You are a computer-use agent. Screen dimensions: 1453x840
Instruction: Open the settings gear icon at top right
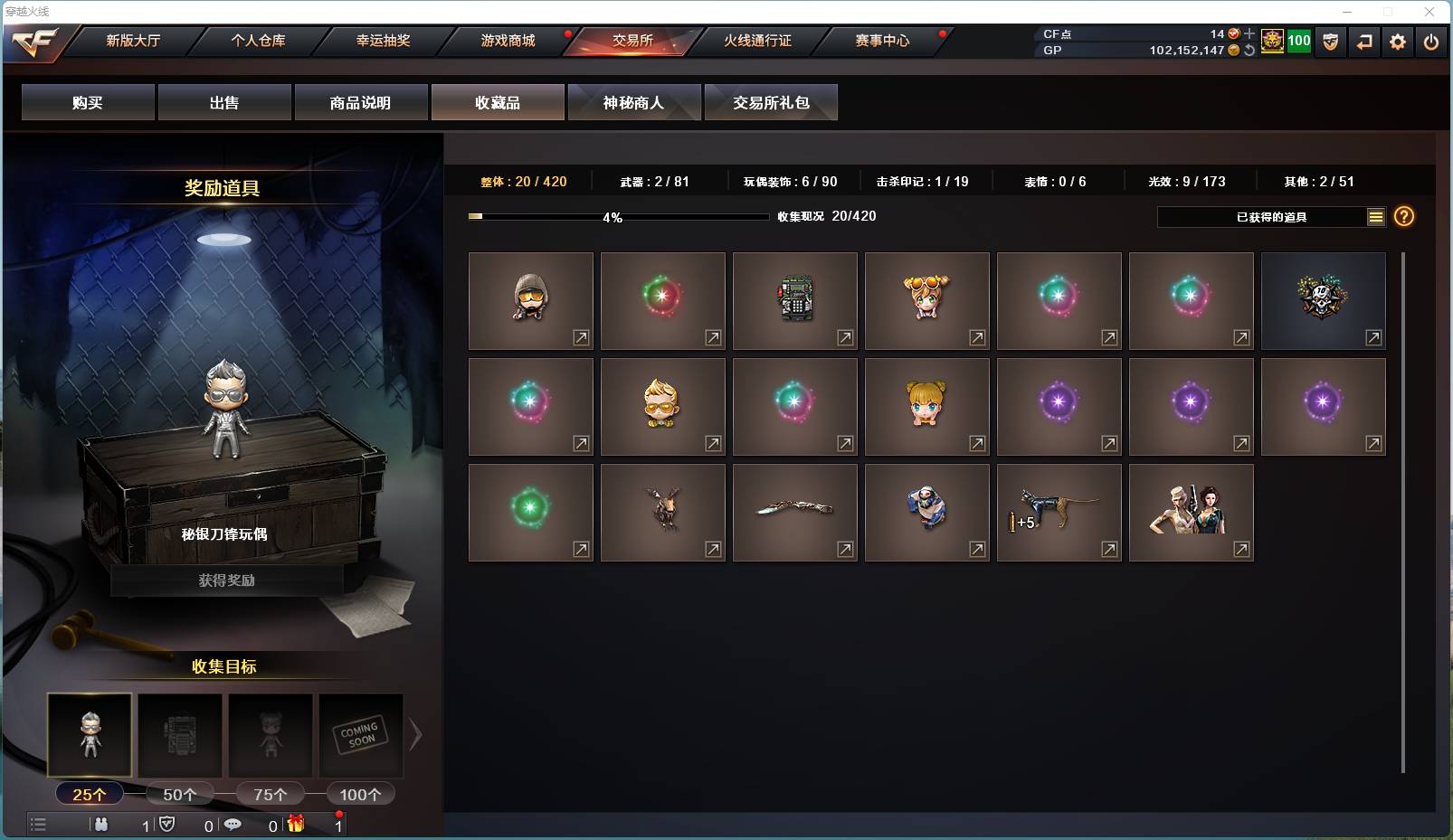(x=1397, y=42)
